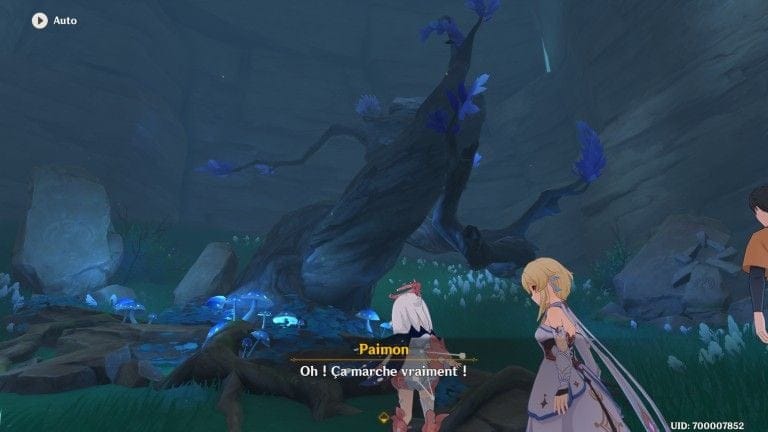768x432 pixels.
Task: Toggle the Auto dialogue playback button
Action: 40,20
